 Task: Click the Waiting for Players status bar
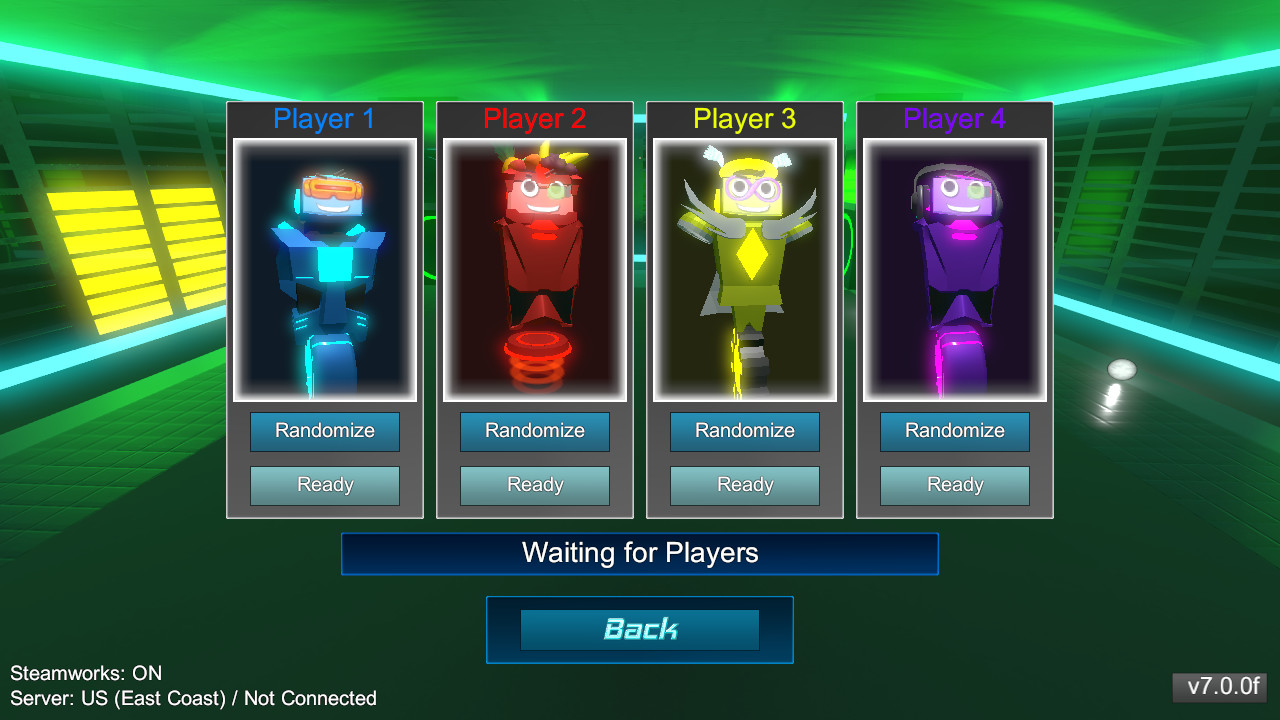point(640,553)
